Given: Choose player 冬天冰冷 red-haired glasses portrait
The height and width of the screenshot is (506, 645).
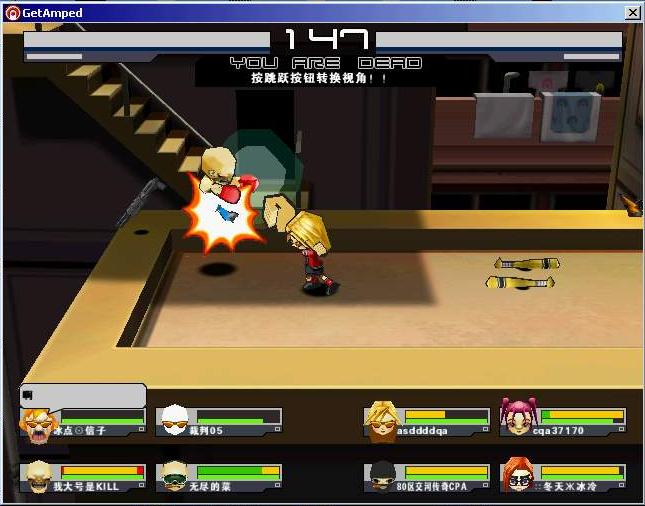Looking at the screenshot, I should coord(517,476).
